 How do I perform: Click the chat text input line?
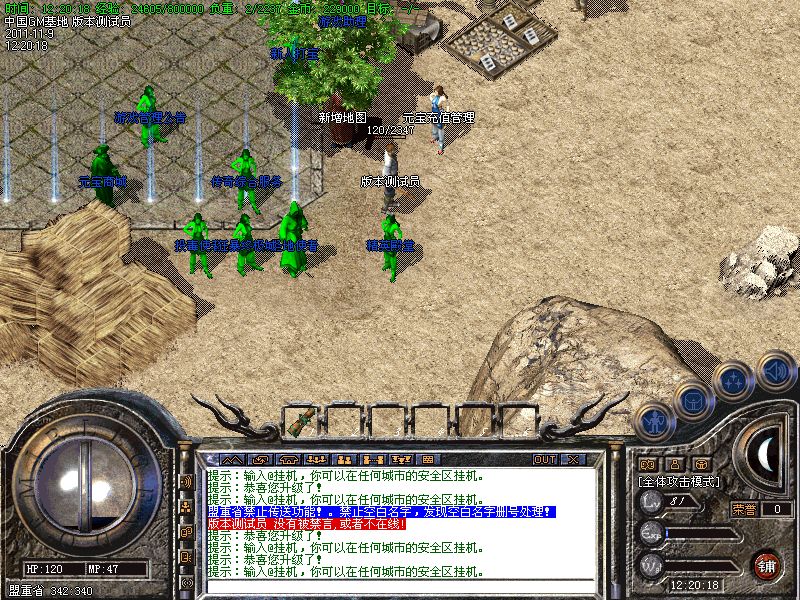pyautogui.click(x=400, y=585)
